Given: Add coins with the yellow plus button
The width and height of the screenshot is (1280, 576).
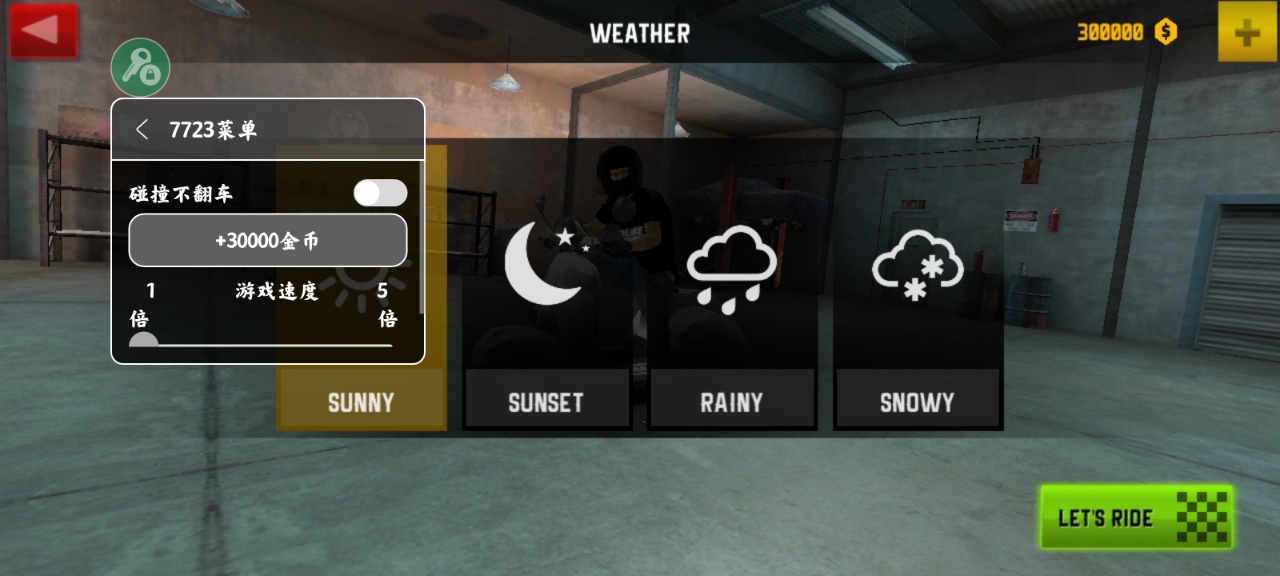Looking at the screenshot, I should 1246,33.
